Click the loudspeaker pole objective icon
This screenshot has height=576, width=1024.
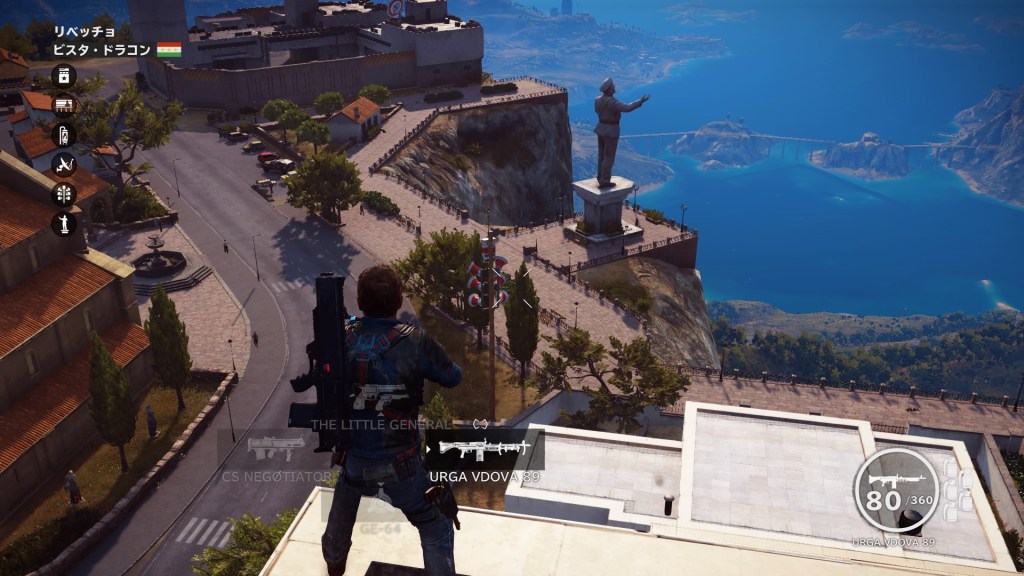pos(64,193)
